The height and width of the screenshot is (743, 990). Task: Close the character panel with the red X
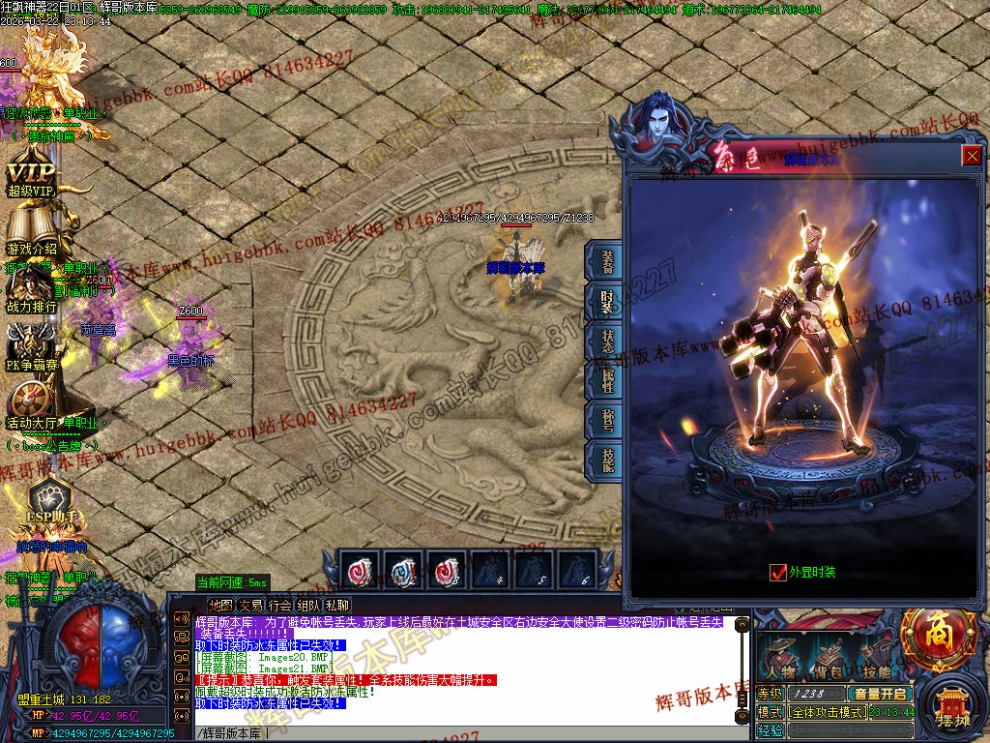pos(971,156)
